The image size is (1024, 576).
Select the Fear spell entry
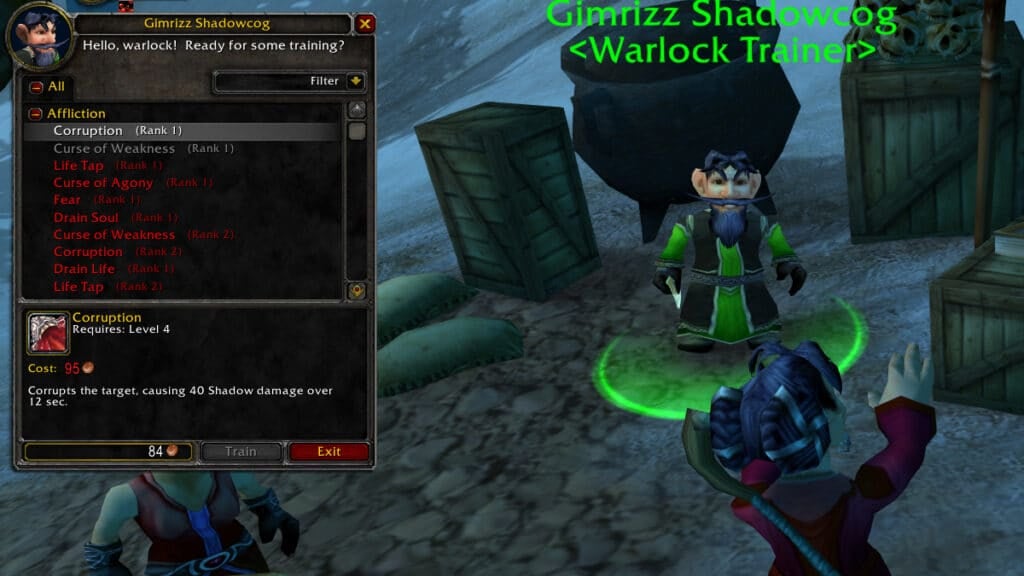point(68,200)
